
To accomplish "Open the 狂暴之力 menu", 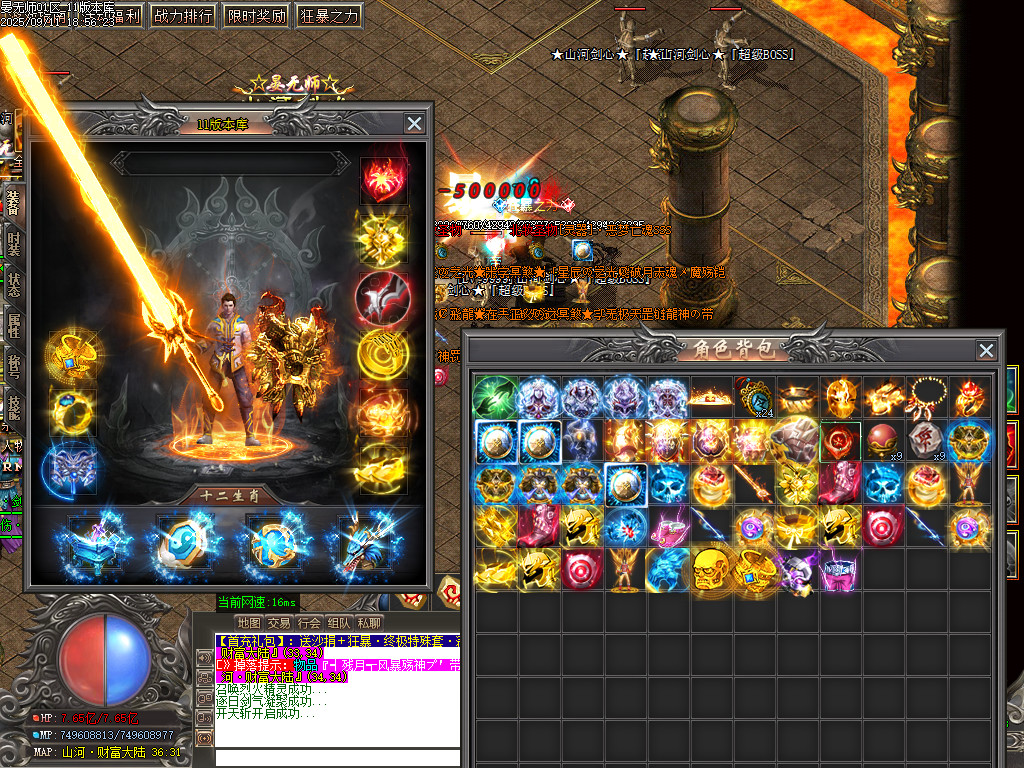I will point(328,16).
